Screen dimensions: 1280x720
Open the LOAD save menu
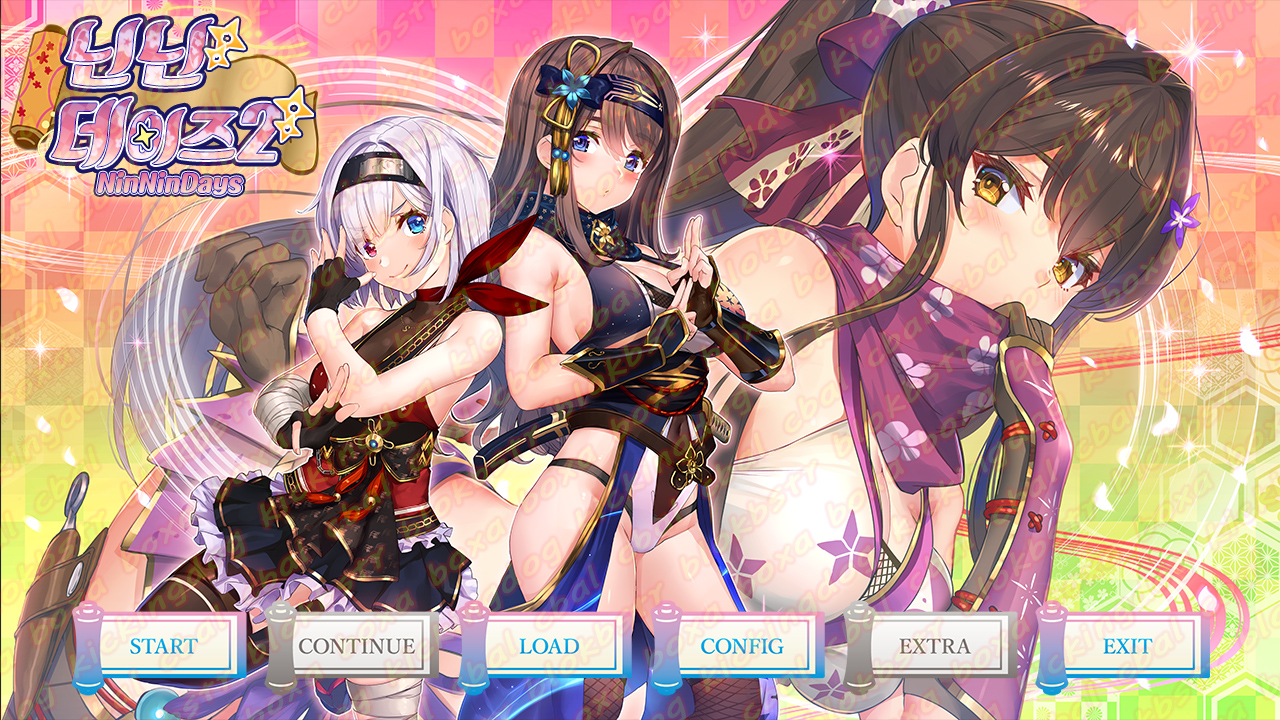pos(549,646)
